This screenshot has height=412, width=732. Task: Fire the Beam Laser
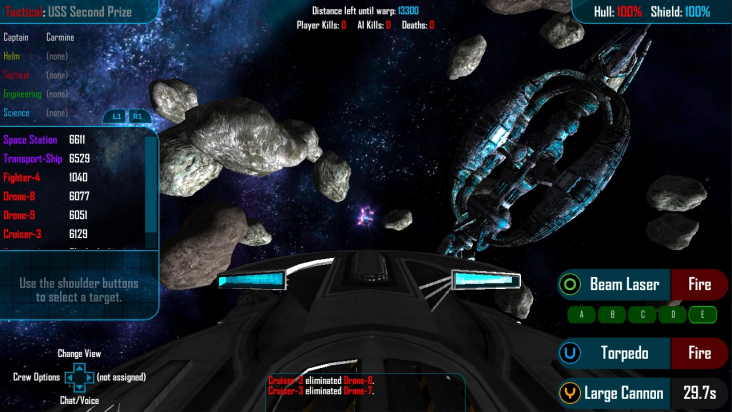[699, 285]
